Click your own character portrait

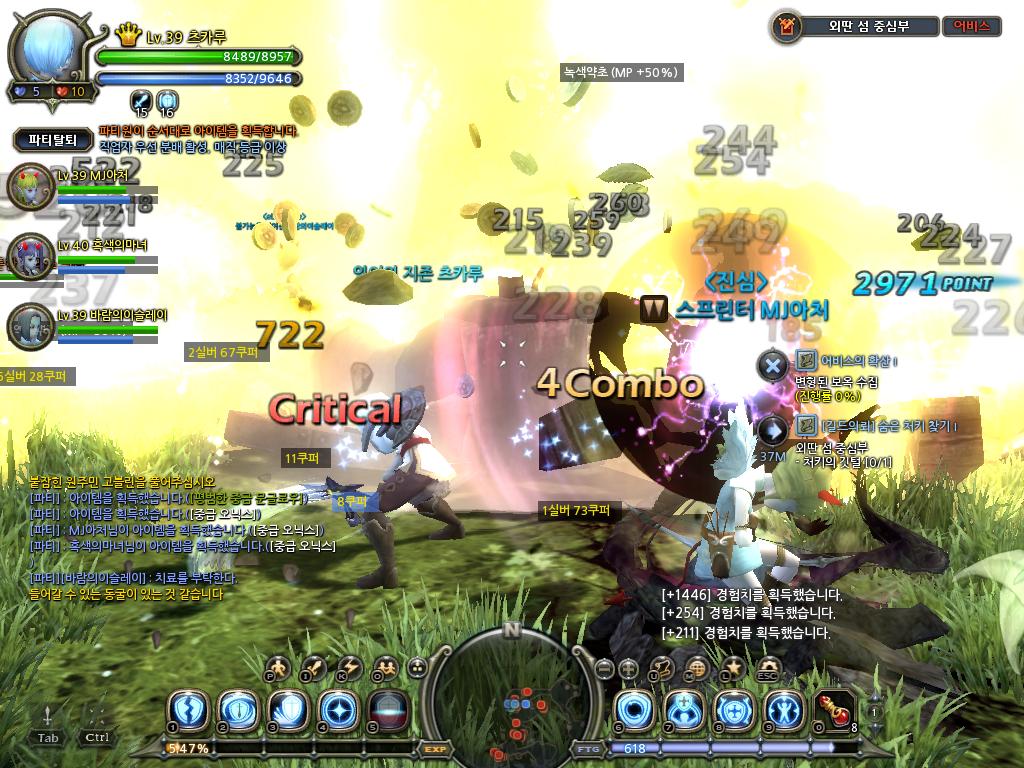[50, 52]
